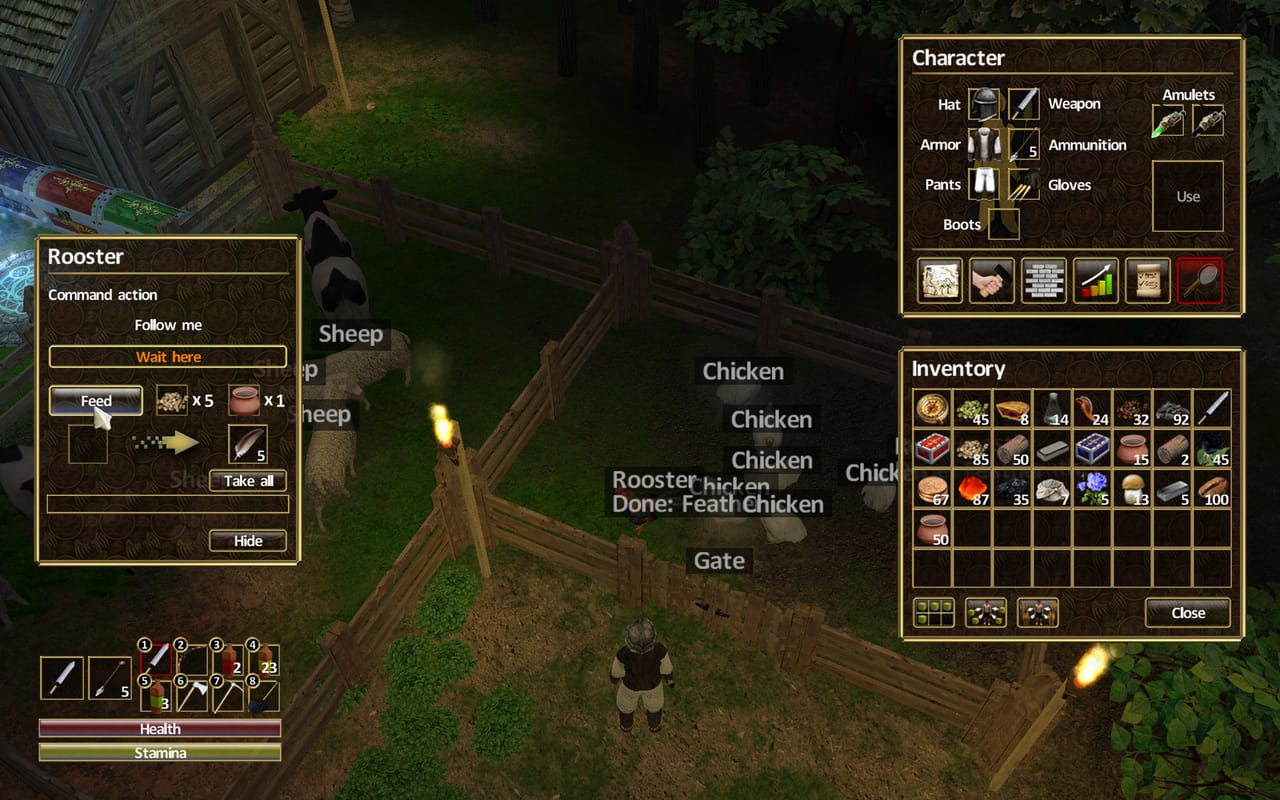Select the Follow me command for Rooster
Screen dimensions: 1280x800
pyautogui.click(x=167, y=325)
